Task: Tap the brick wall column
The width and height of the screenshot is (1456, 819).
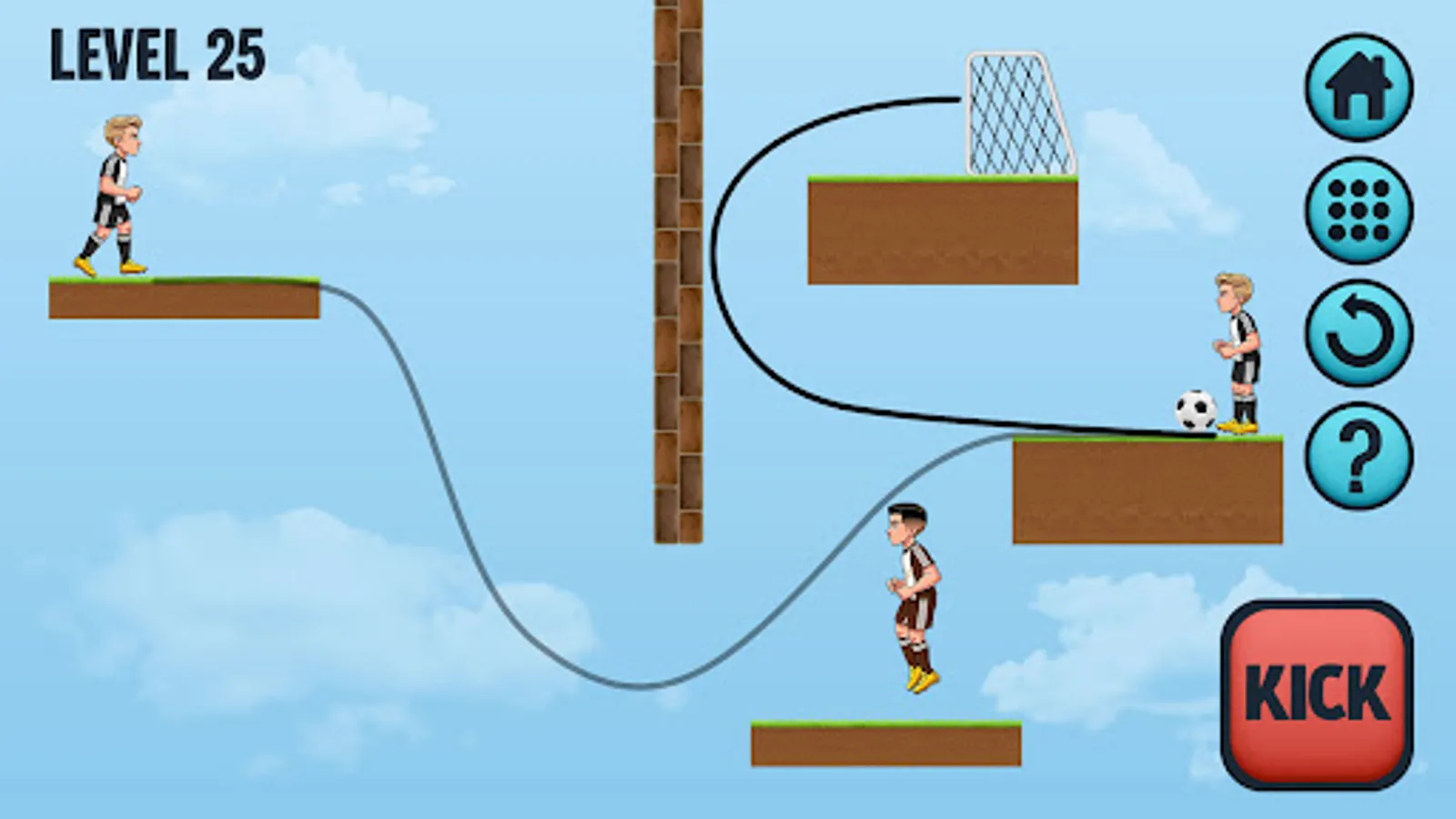Action: point(677,273)
